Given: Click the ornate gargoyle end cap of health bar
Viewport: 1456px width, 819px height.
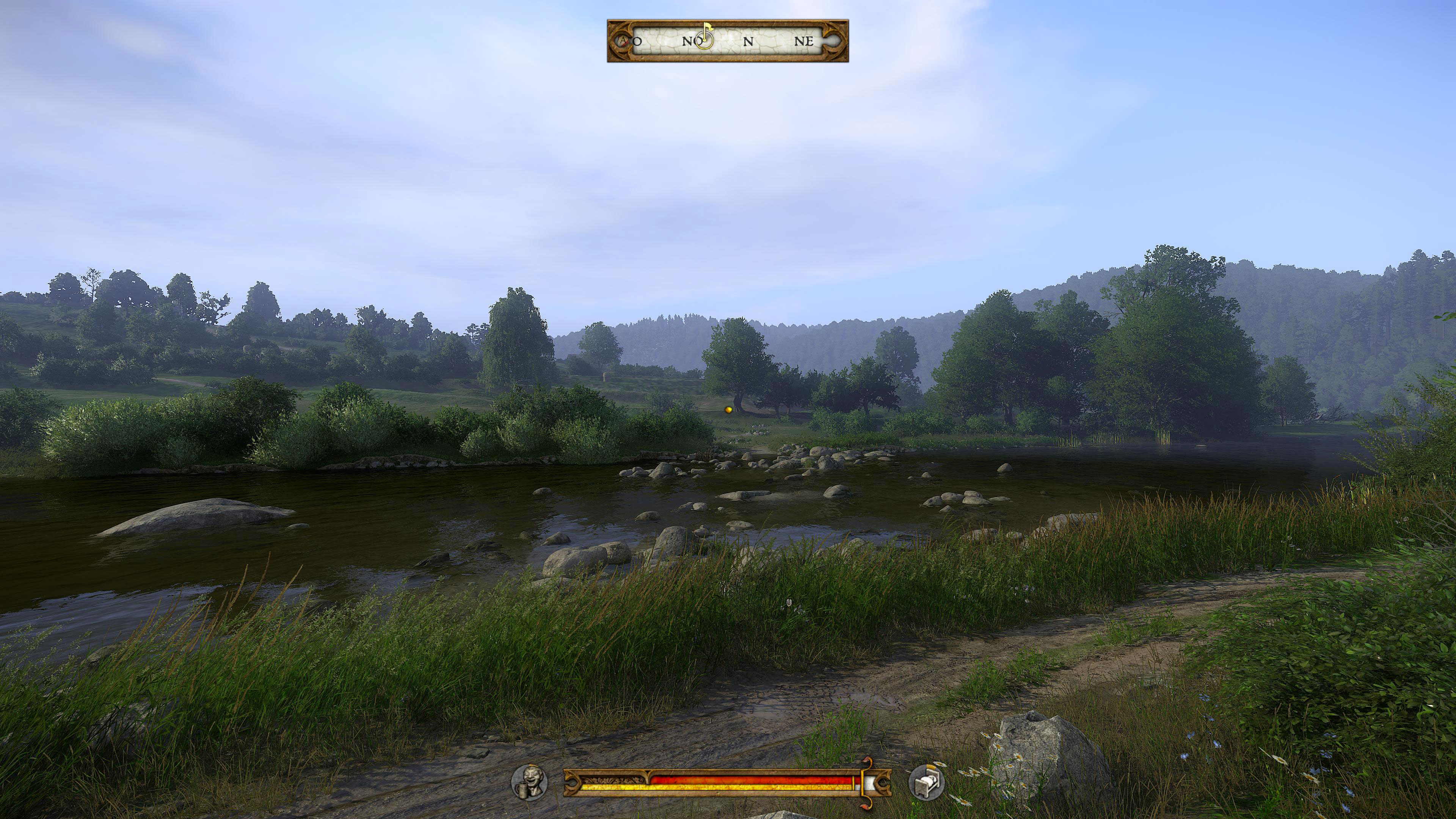Looking at the screenshot, I should pos(573,783).
